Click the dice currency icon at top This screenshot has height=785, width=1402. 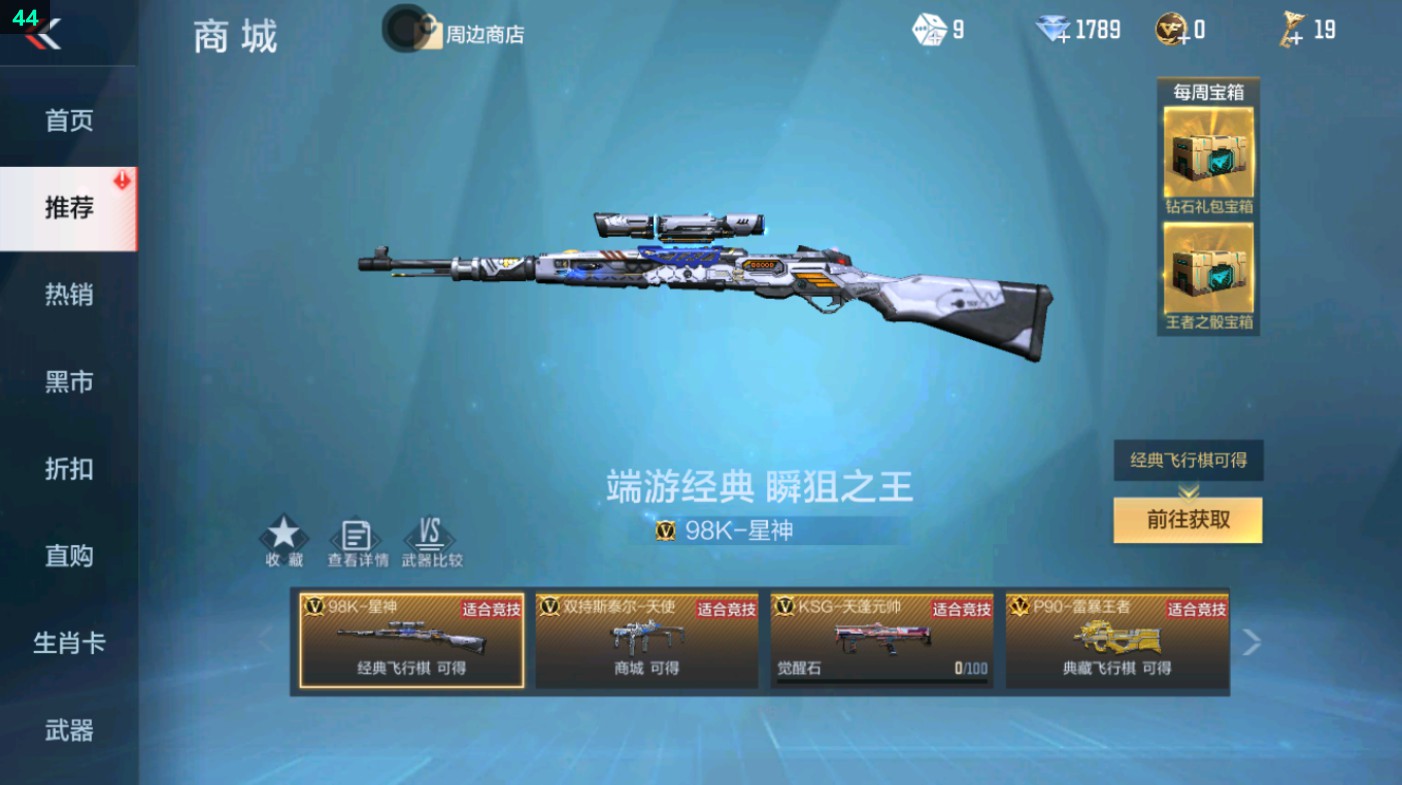point(928,29)
